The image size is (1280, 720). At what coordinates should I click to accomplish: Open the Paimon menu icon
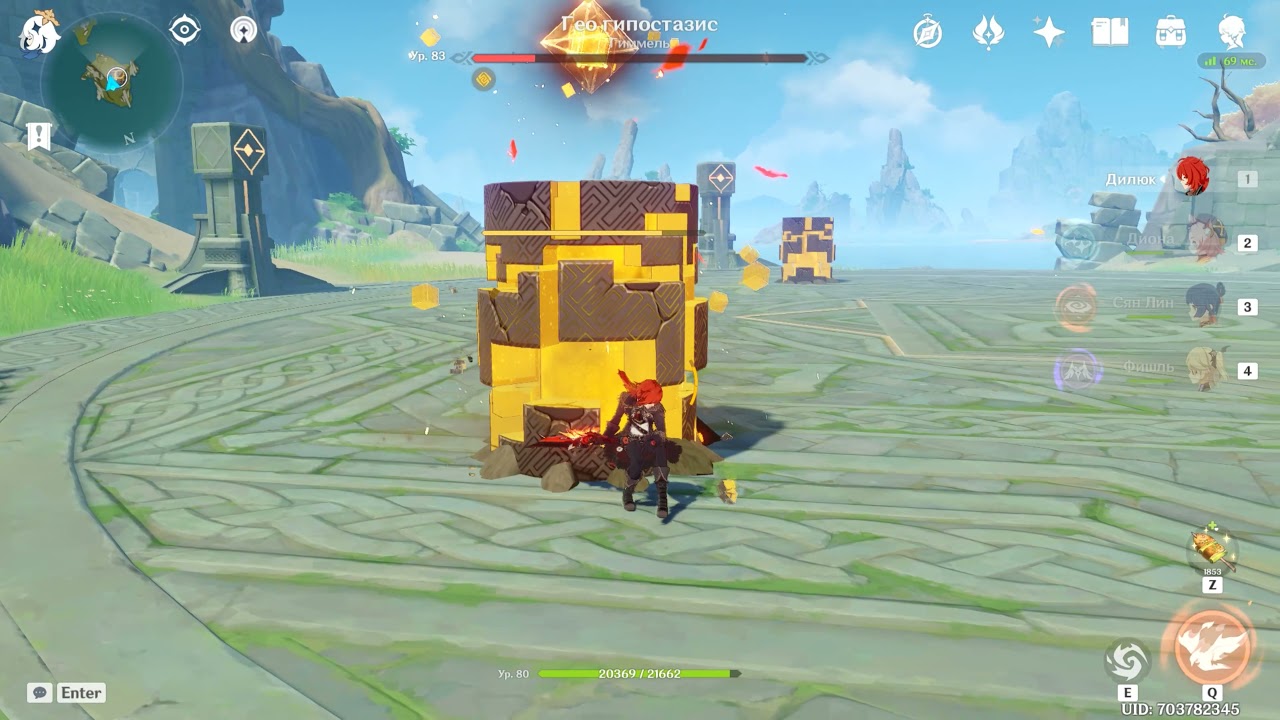[38, 32]
